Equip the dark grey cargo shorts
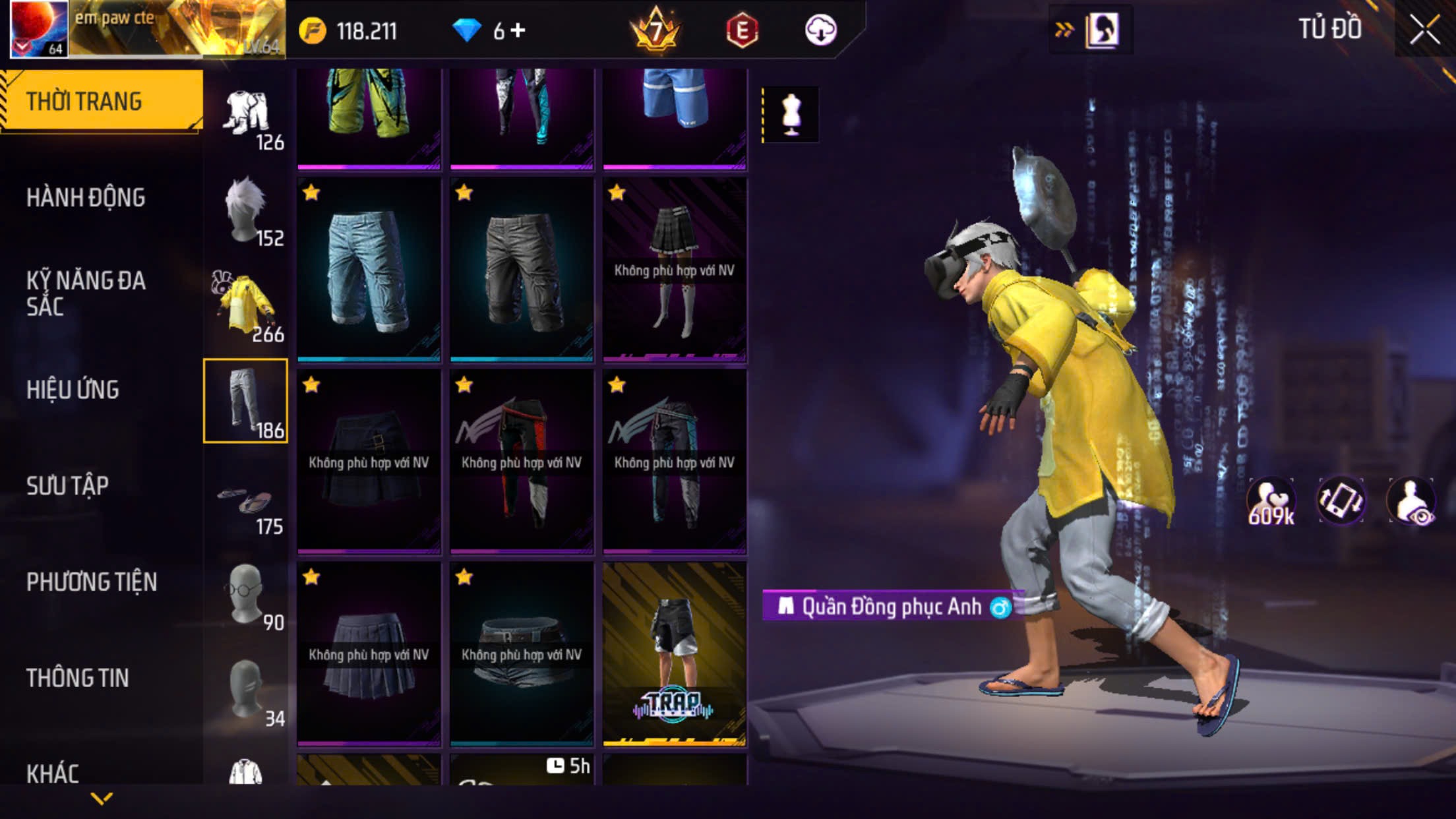 click(522, 270)
